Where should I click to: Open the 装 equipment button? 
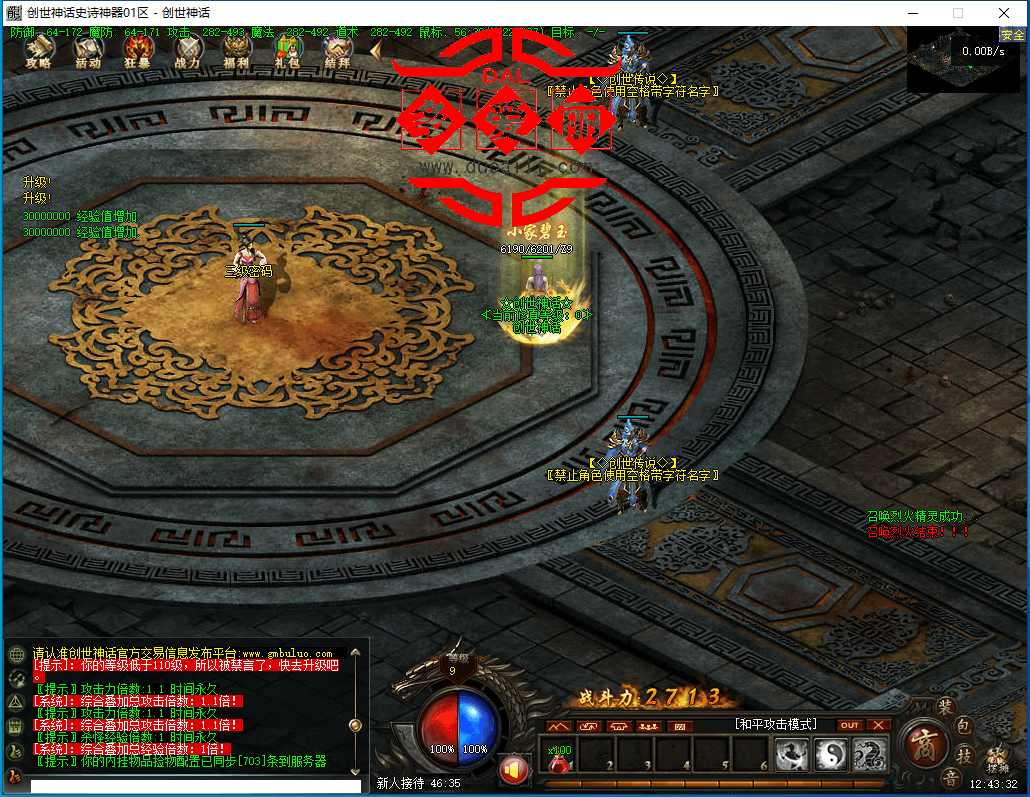coord(946,706)
